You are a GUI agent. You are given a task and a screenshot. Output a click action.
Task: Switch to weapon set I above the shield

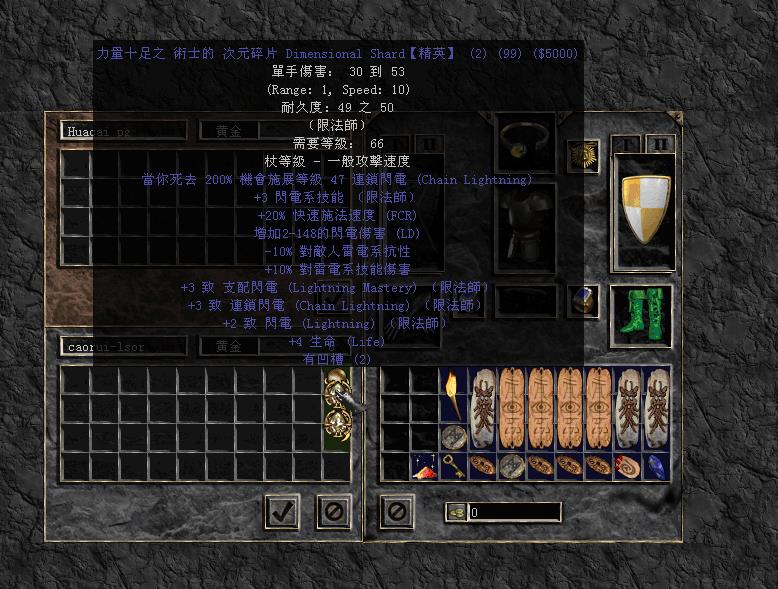624,144
